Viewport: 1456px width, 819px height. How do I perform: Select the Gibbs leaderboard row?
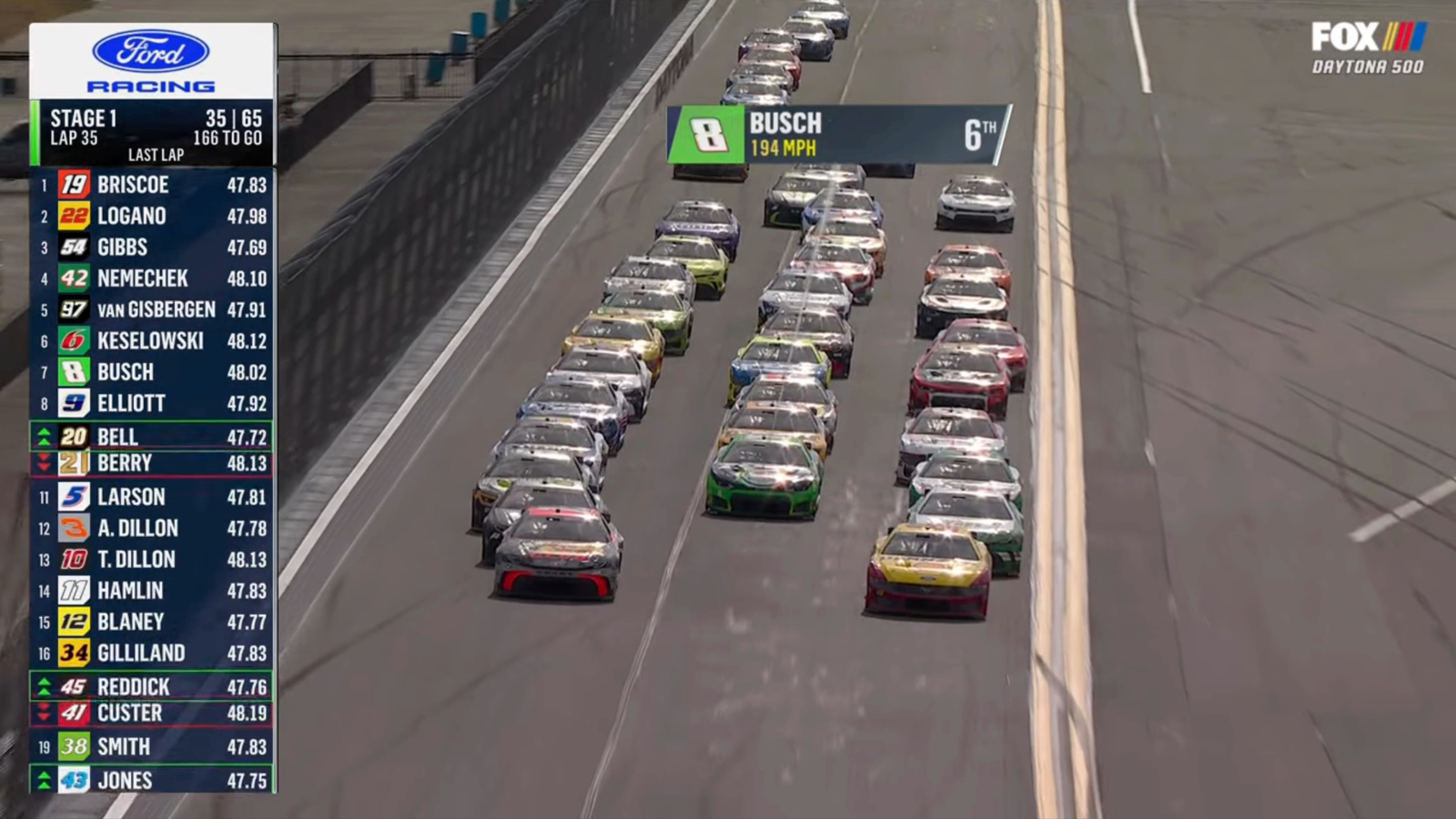click(153, 248)
